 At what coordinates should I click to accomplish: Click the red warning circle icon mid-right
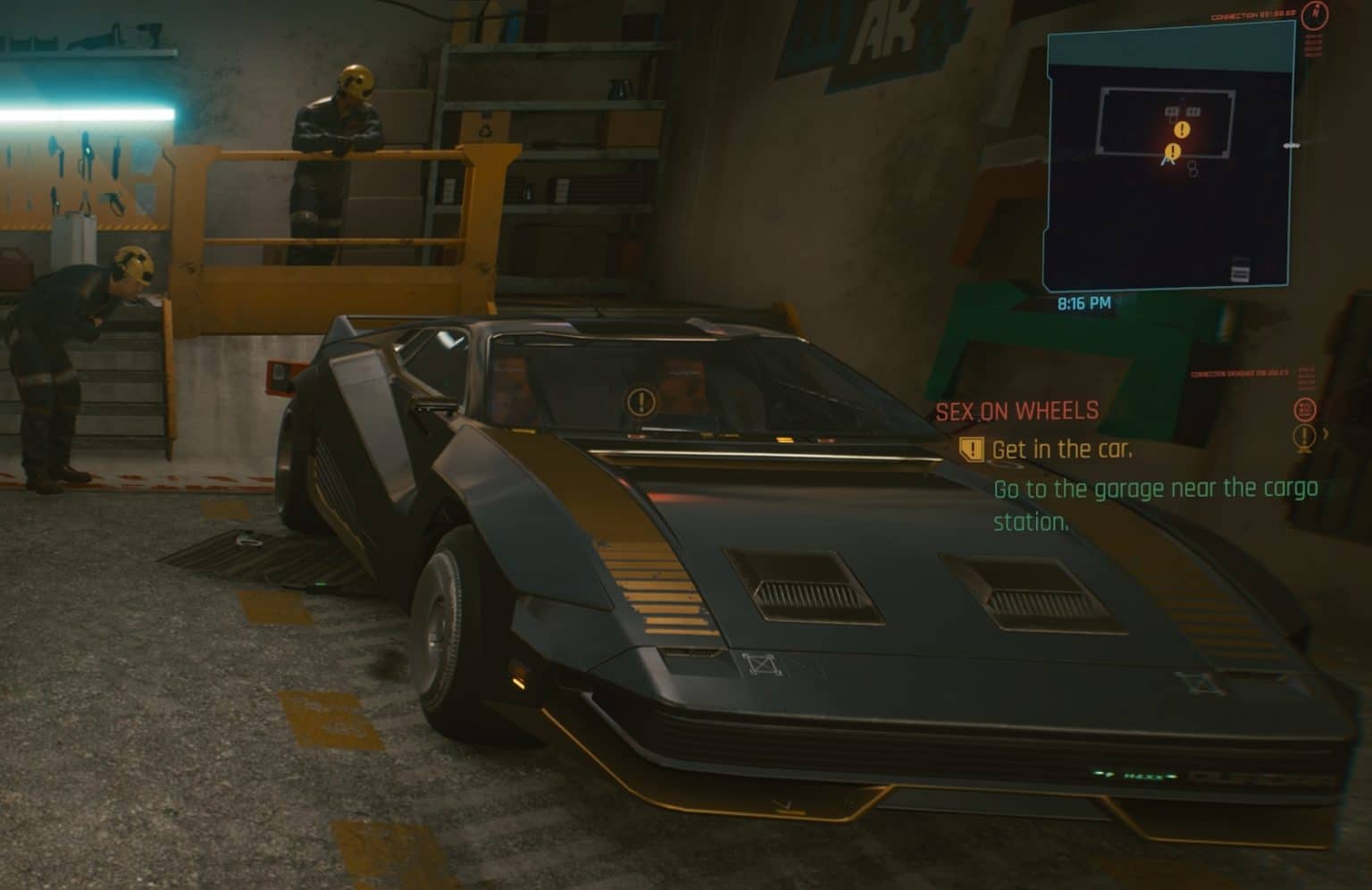click(1305, 409)
